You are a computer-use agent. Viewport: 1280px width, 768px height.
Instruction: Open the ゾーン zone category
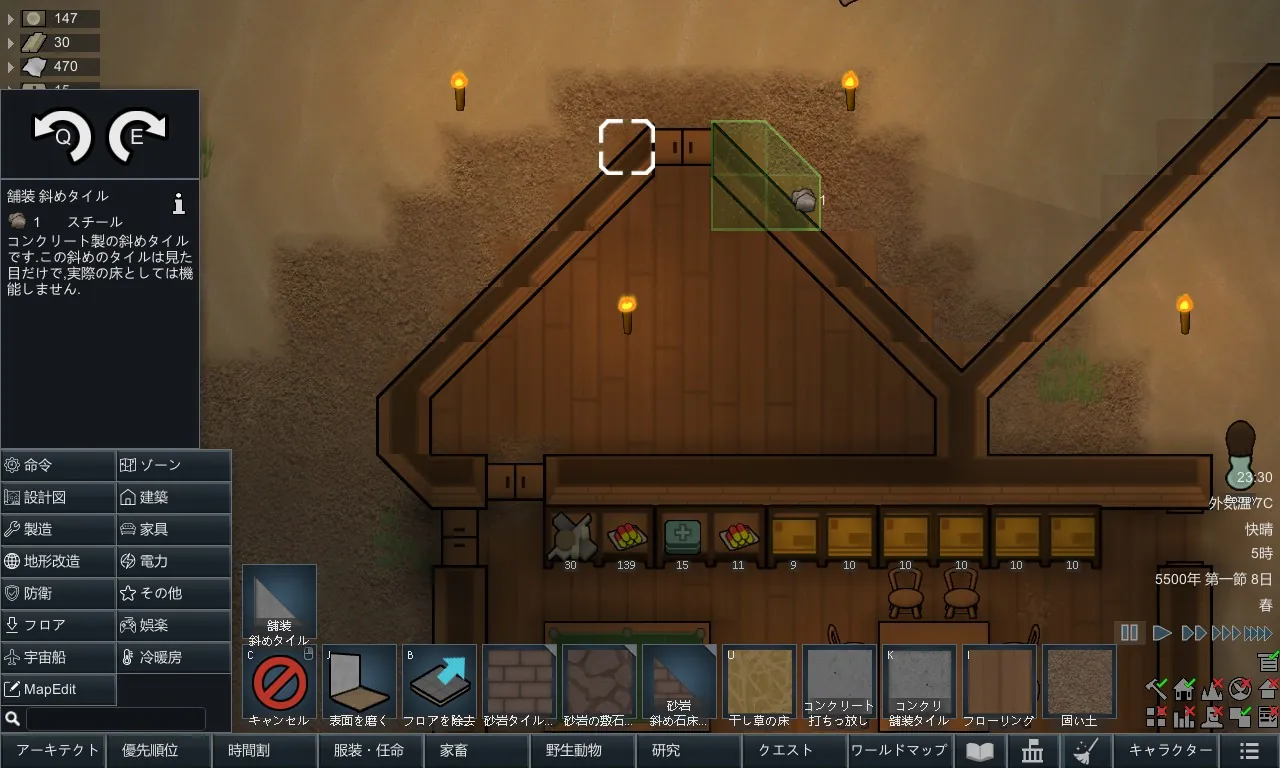pos(174,466)
